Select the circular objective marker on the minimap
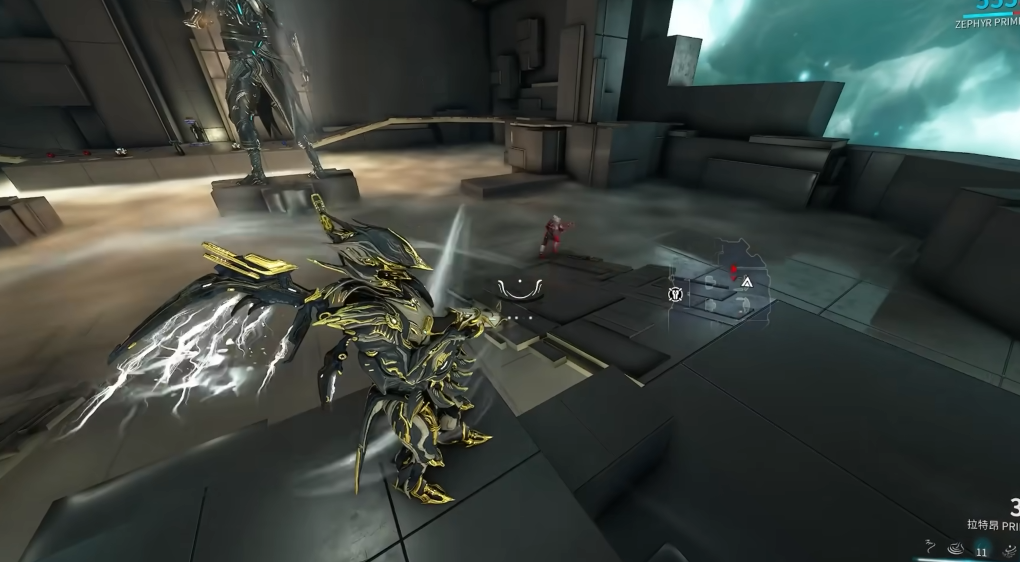 (675, 294)
